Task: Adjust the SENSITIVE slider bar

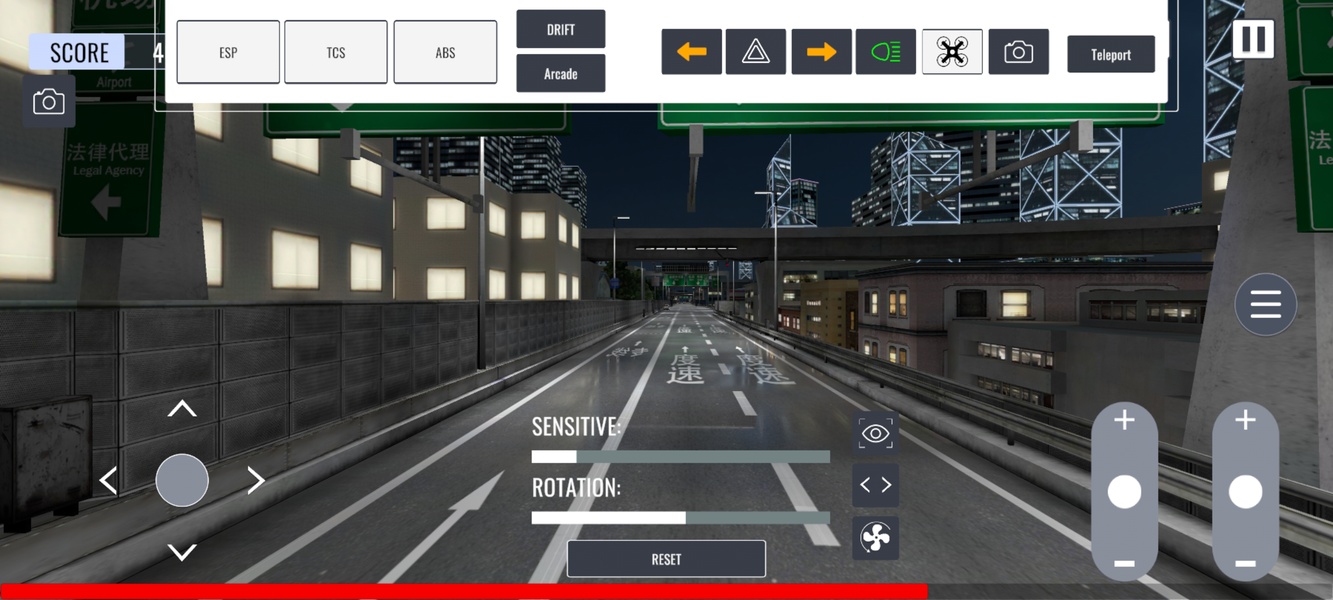Action: pyautogui.click(x=680, y=457)
